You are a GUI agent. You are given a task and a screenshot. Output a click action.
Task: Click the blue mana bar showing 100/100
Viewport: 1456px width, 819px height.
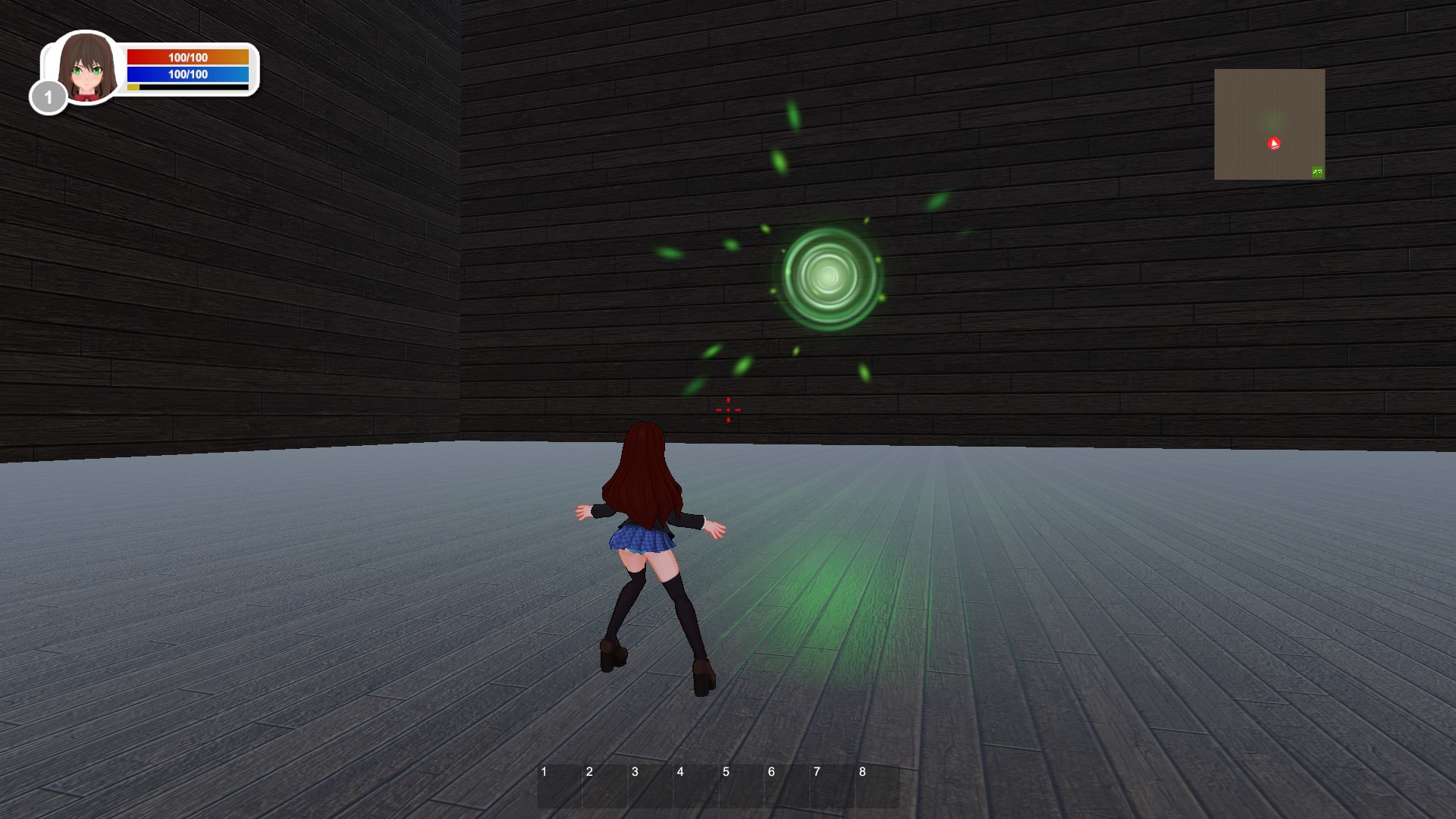(x=187, y=74)
